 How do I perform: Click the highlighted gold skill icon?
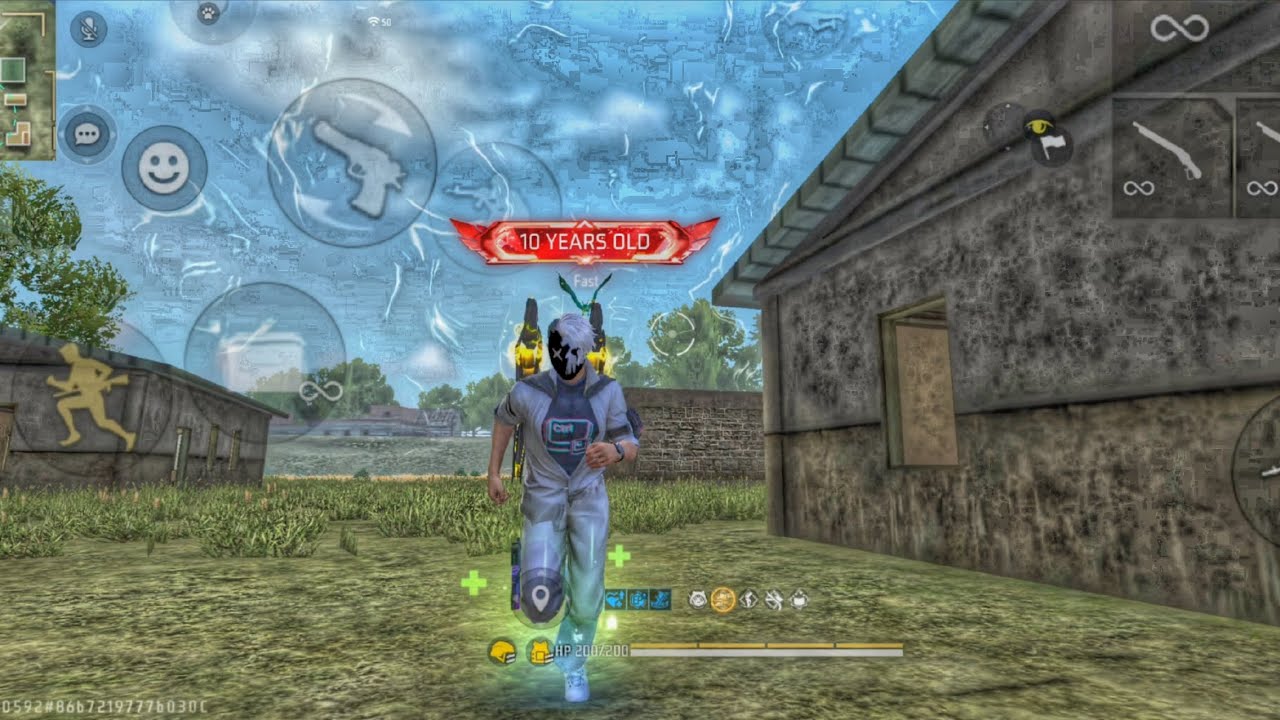pyautogui.click(x=723, y=600)
